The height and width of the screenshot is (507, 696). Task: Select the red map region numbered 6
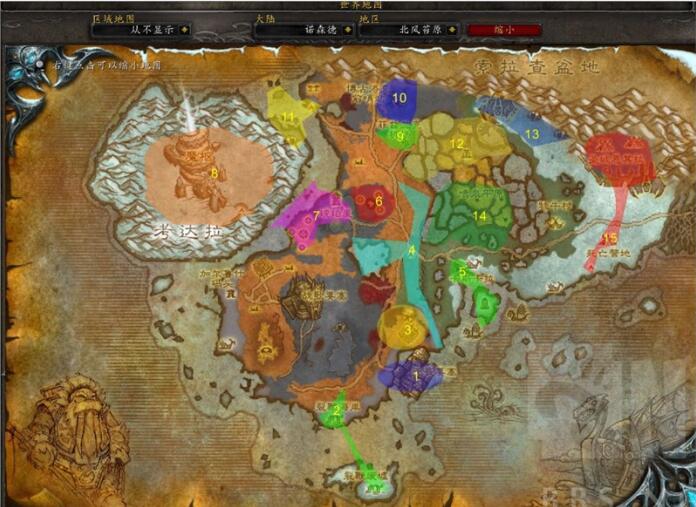376,202
